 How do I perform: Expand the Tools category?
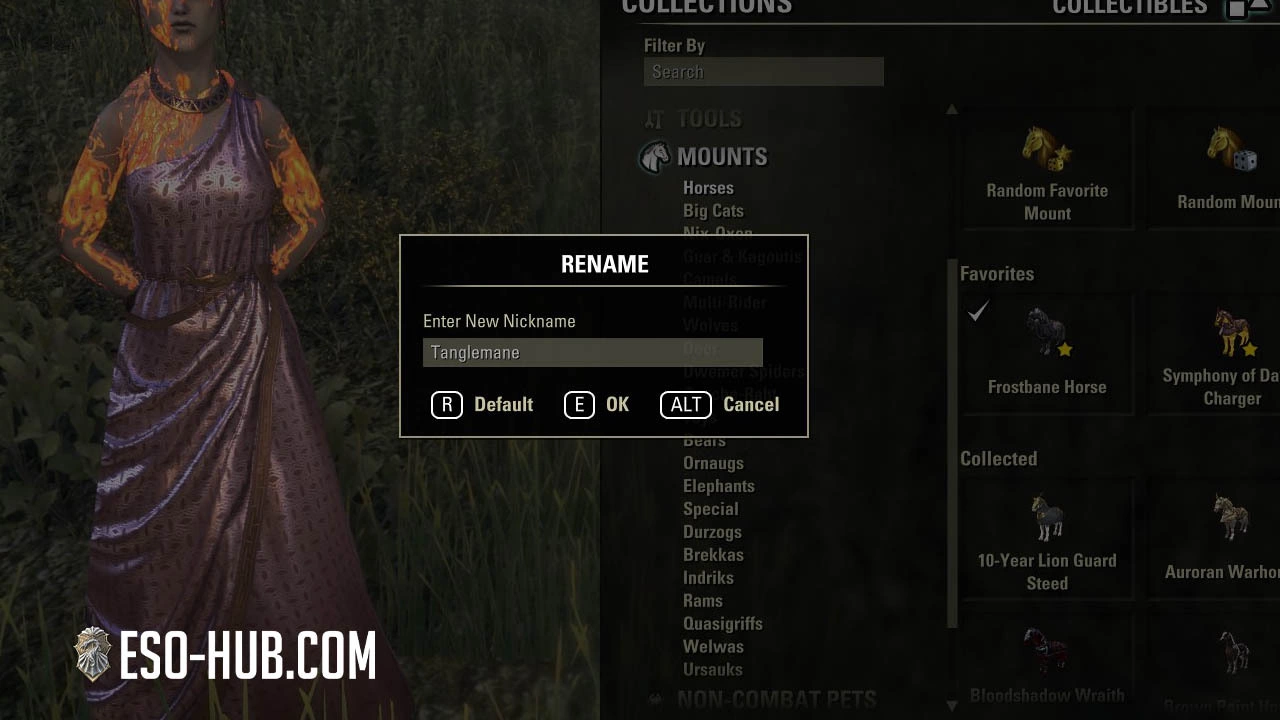708,119
